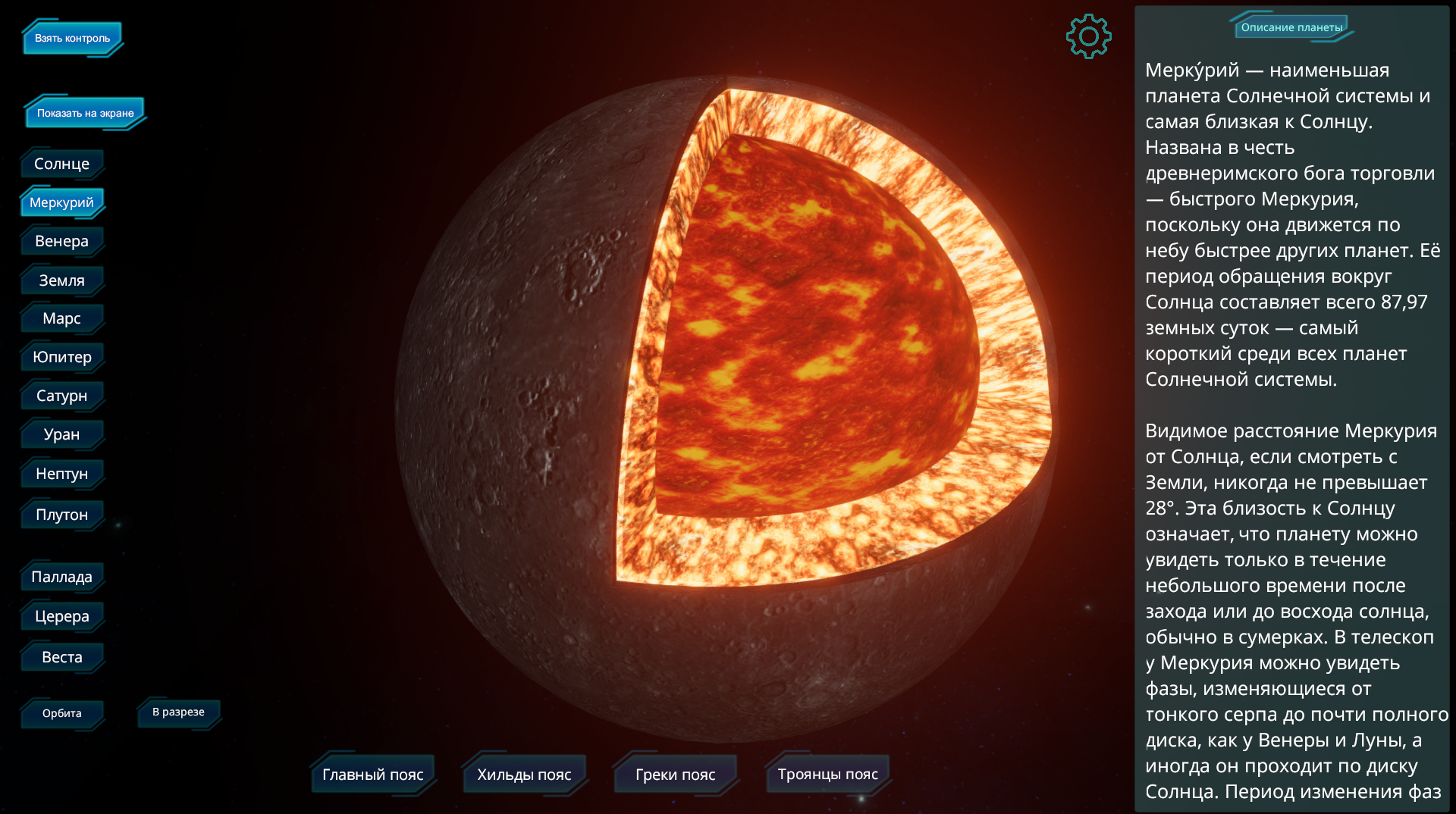Viewport: 1456px width, 814px height.
Task: Select Нептун entry
Action: (x=61, y=474)
